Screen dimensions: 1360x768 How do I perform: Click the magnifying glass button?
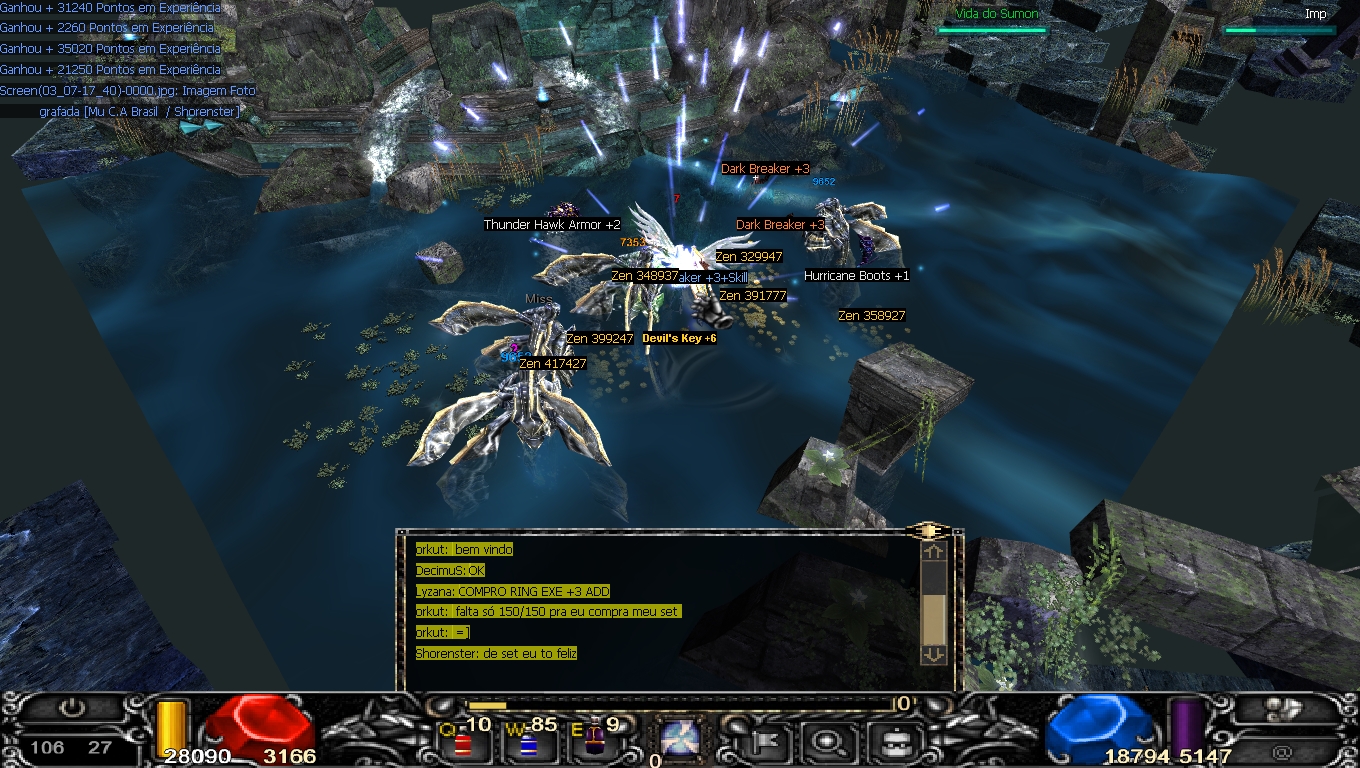click(826, 741)
